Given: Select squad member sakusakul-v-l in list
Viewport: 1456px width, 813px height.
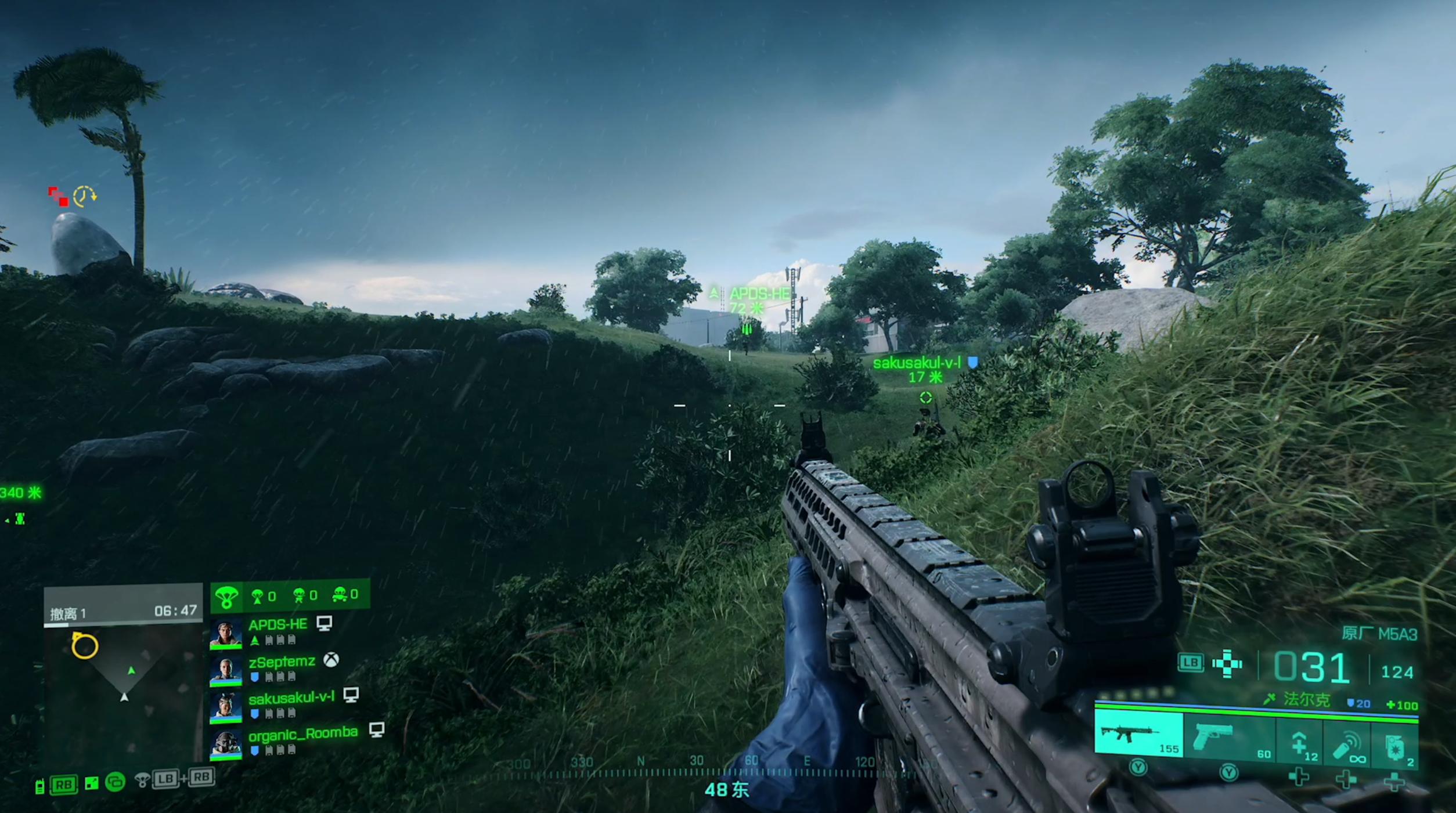Looking at the screenshot, I should 291,698.
